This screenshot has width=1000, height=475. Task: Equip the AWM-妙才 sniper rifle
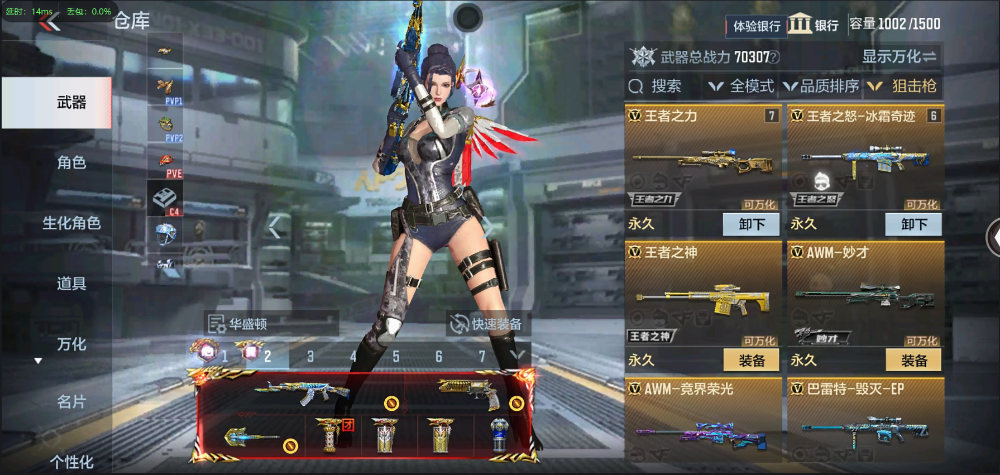click(x=913, y=360)
